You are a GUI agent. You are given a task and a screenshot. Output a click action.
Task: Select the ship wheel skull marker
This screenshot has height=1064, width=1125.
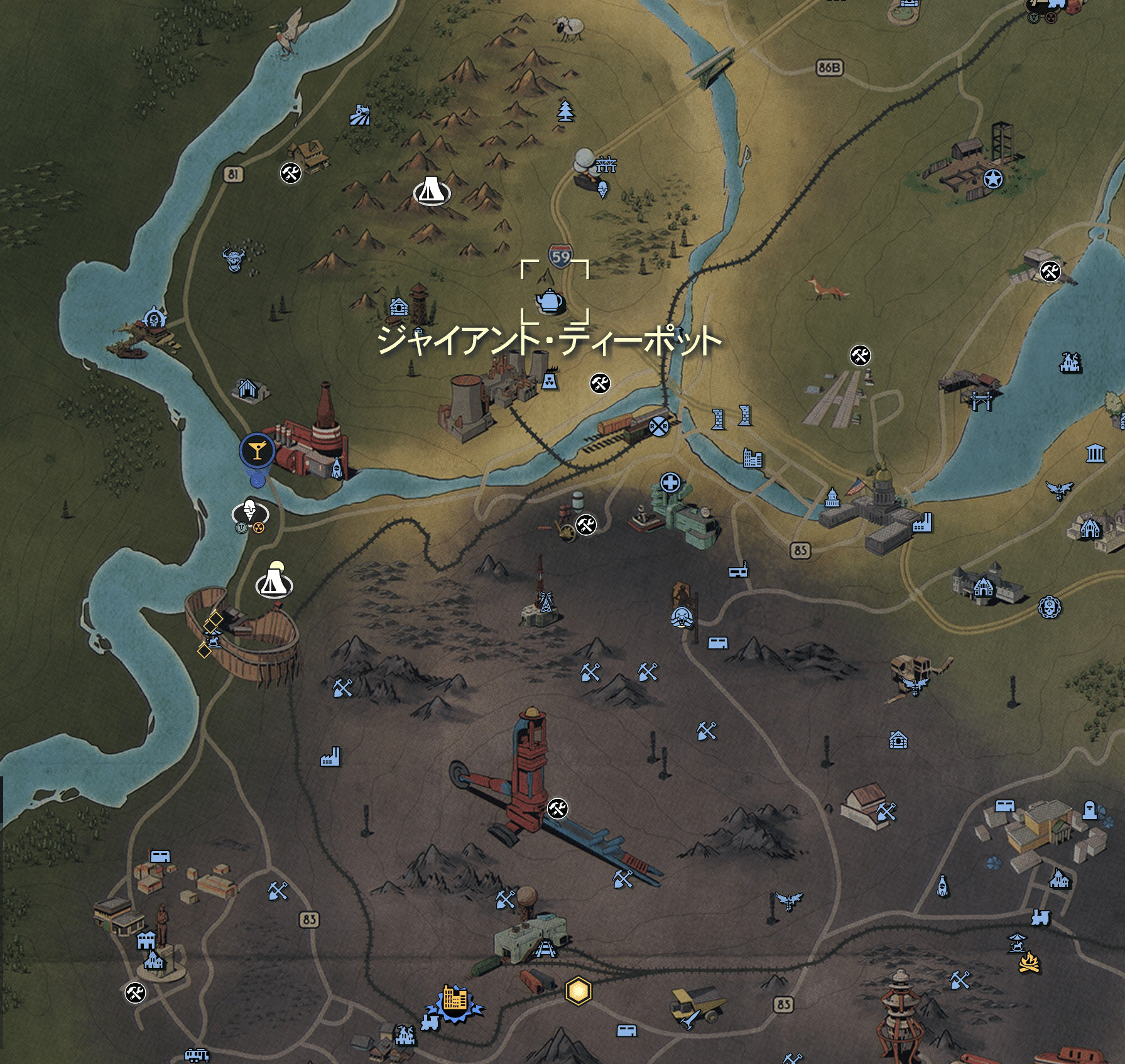[154, 318]
